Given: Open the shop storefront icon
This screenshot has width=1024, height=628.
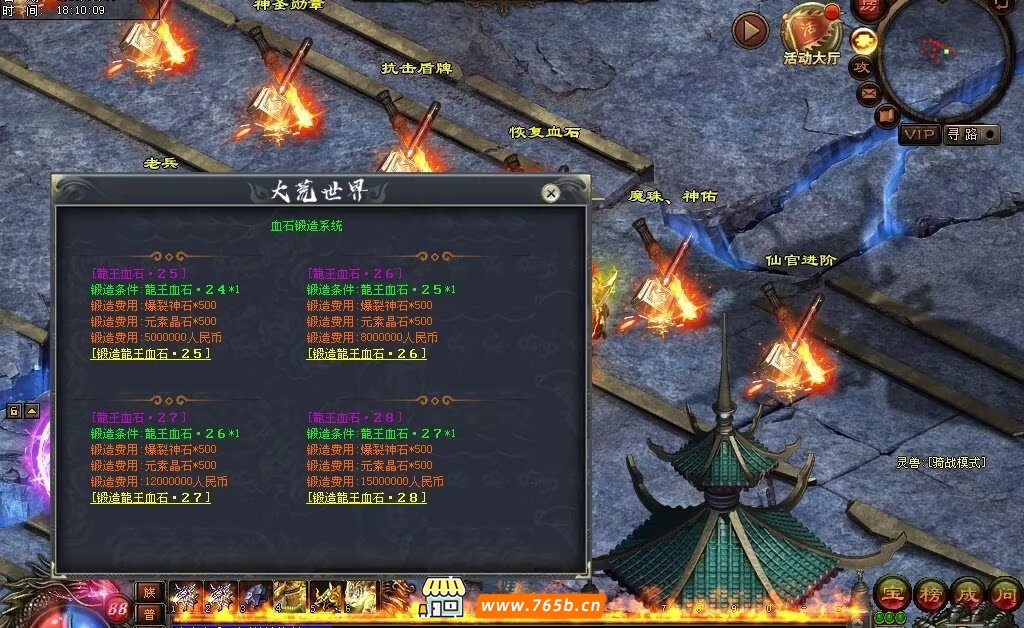Looking at the screenshot, I should pyautogui.click(x=443, y=597).
